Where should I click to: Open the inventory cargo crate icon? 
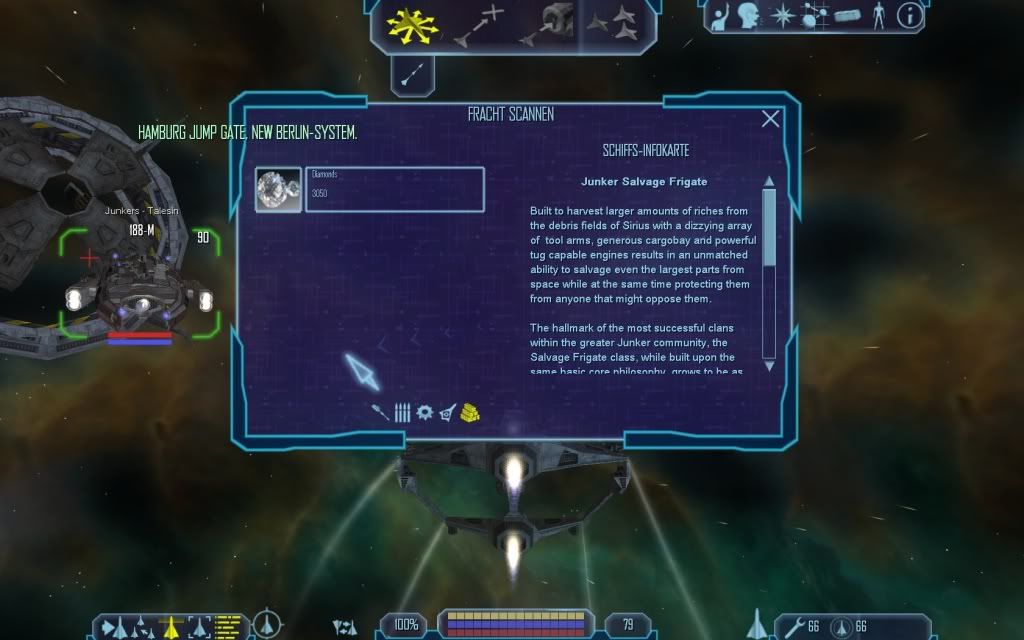tap(848, 16)
